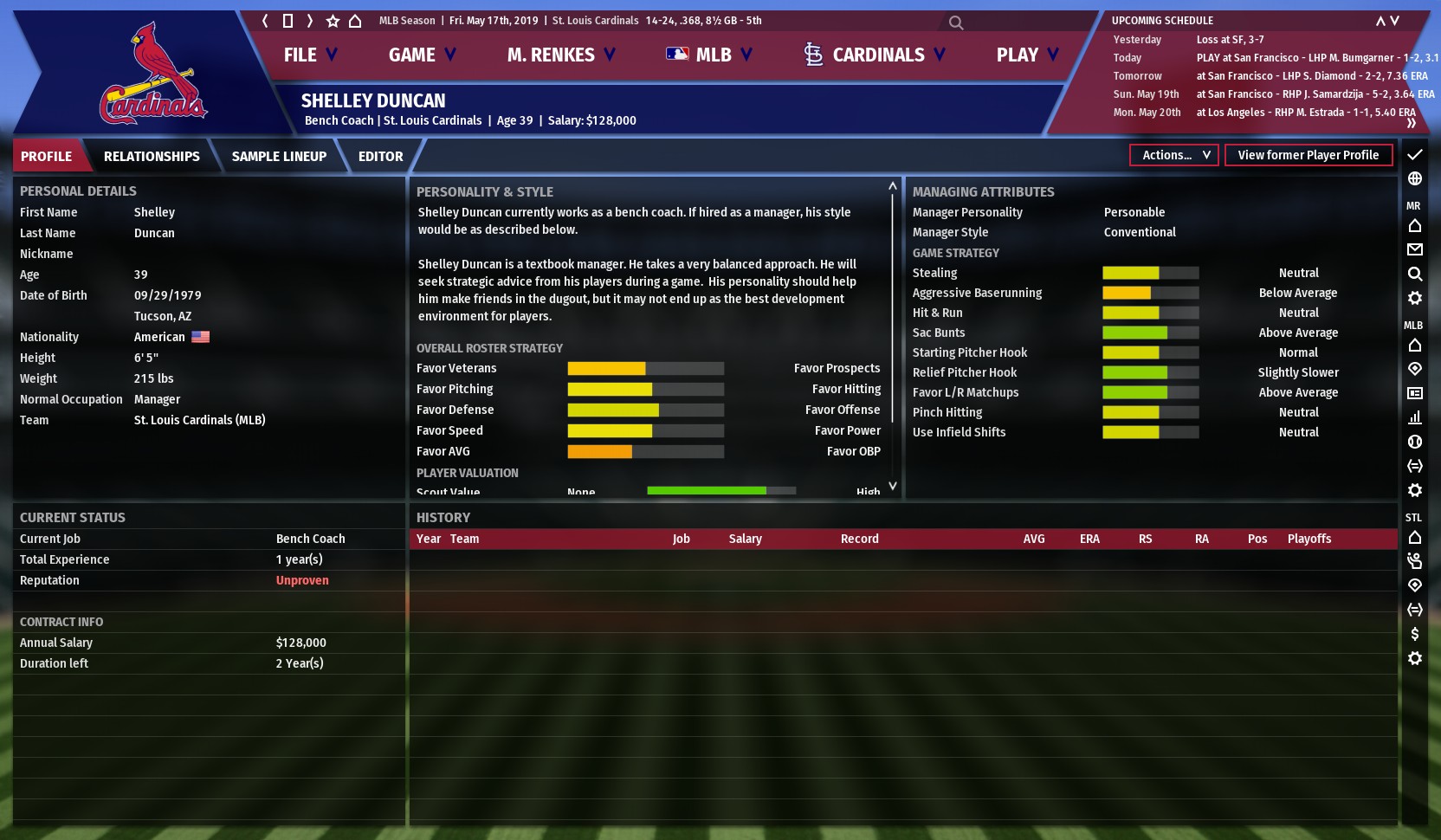
Task: Open the GAME dropdown menu
Action: [422, 55]
